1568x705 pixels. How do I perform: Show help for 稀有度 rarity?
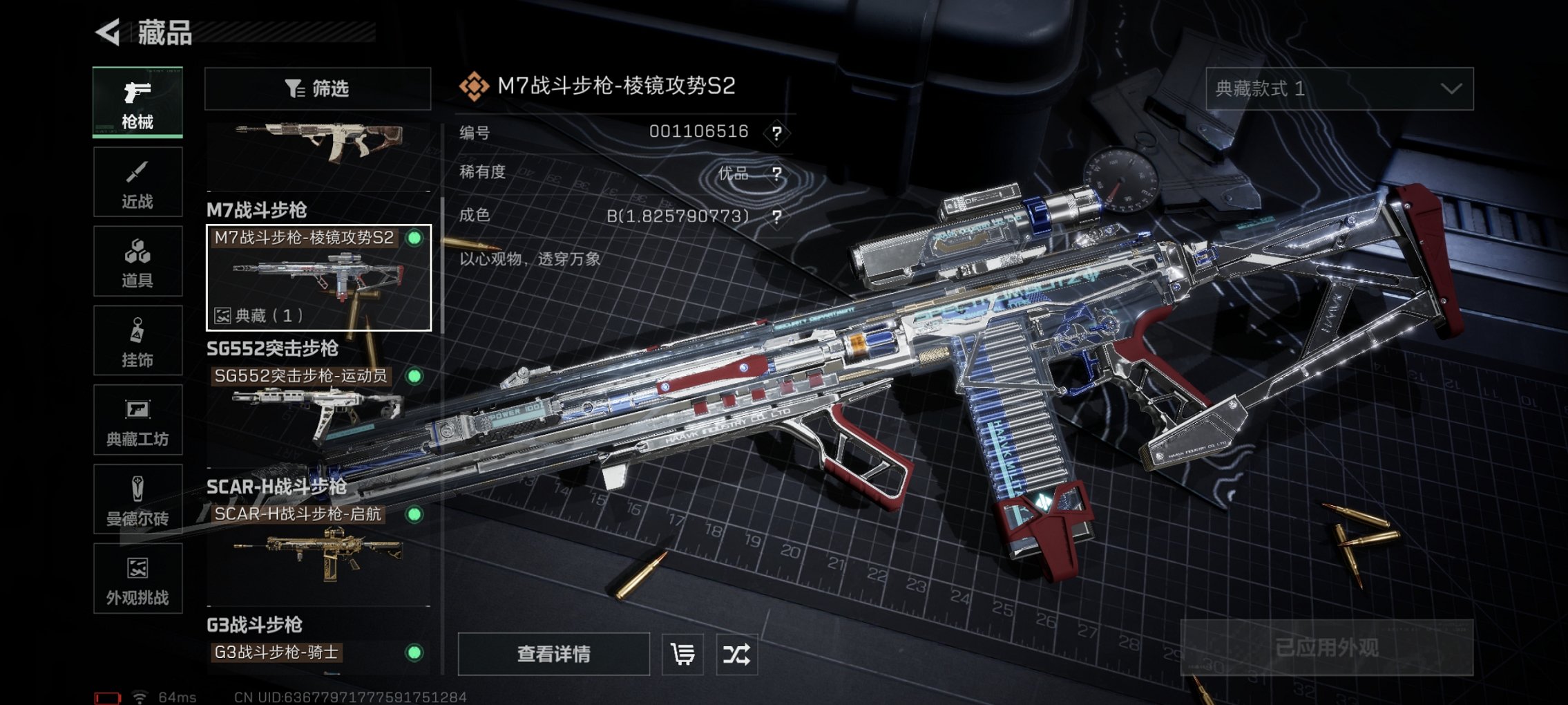(777, 173)
